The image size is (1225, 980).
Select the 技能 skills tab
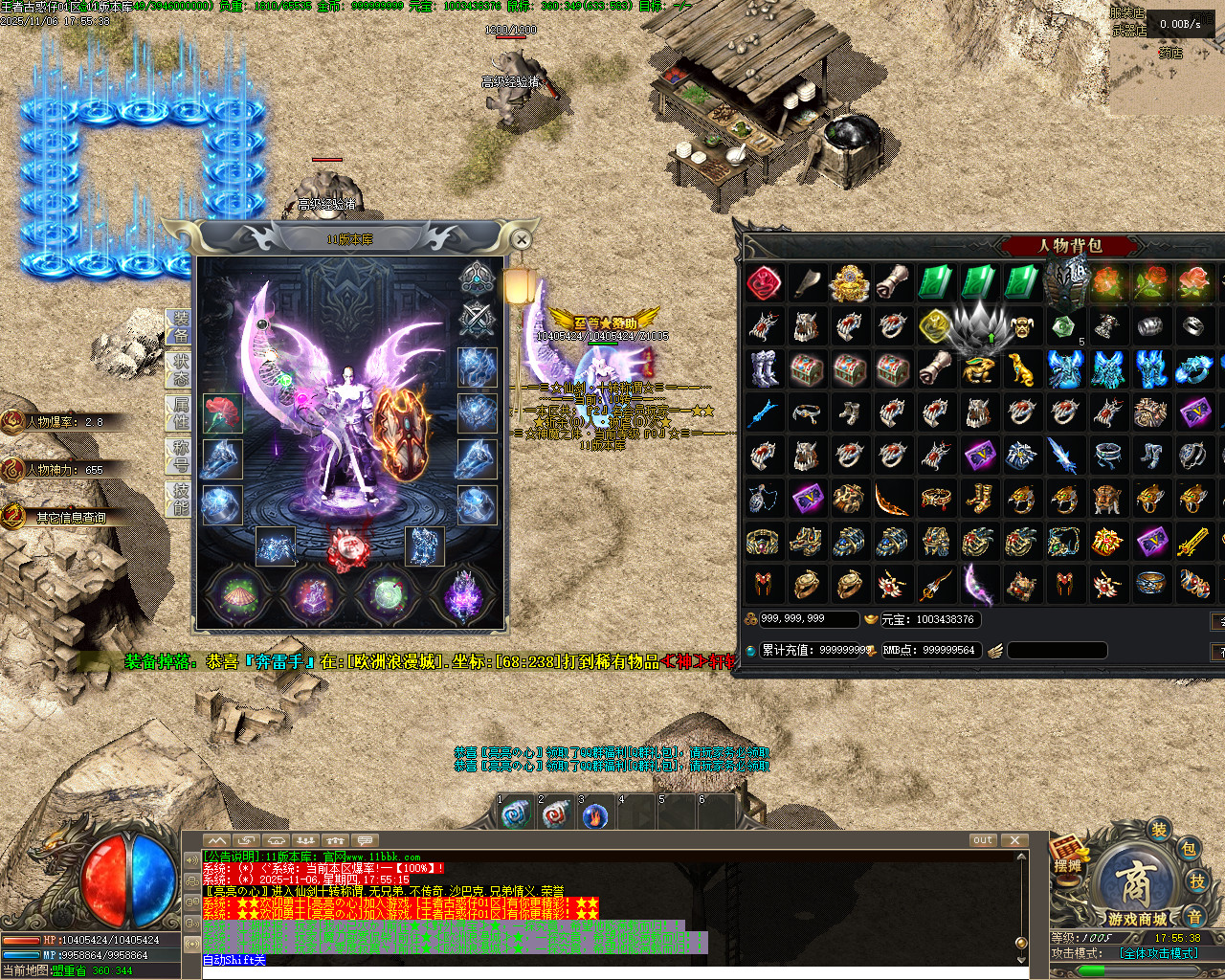(181, 498)
